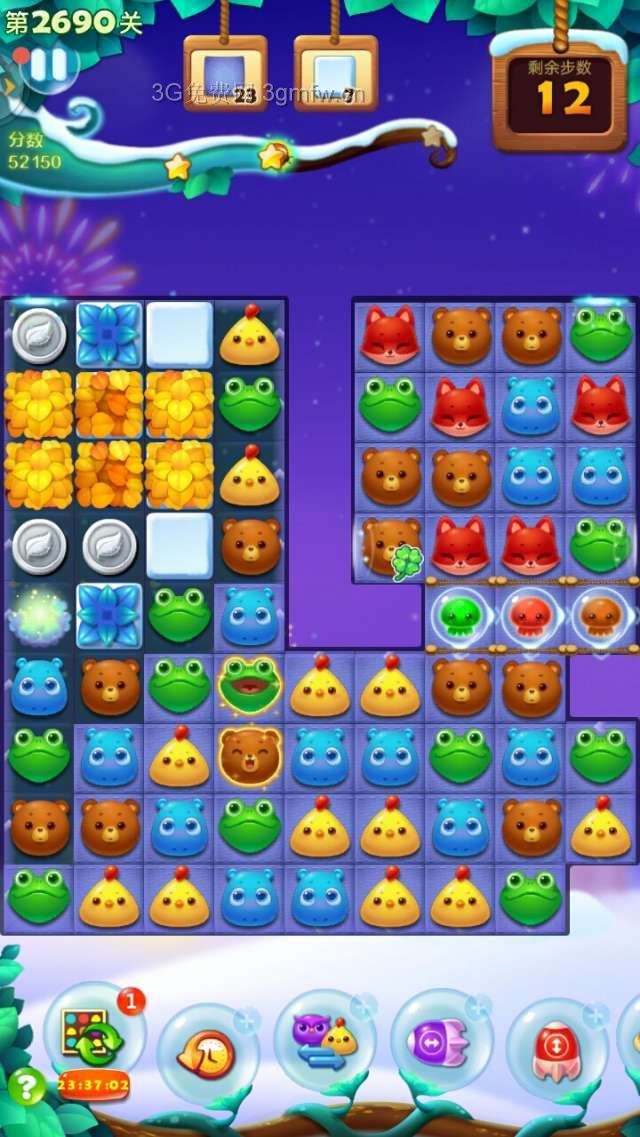The height and width of the screenshot is (1137, 640).
Task: Select the glowing frog tile
Action: tap(249, 685)
